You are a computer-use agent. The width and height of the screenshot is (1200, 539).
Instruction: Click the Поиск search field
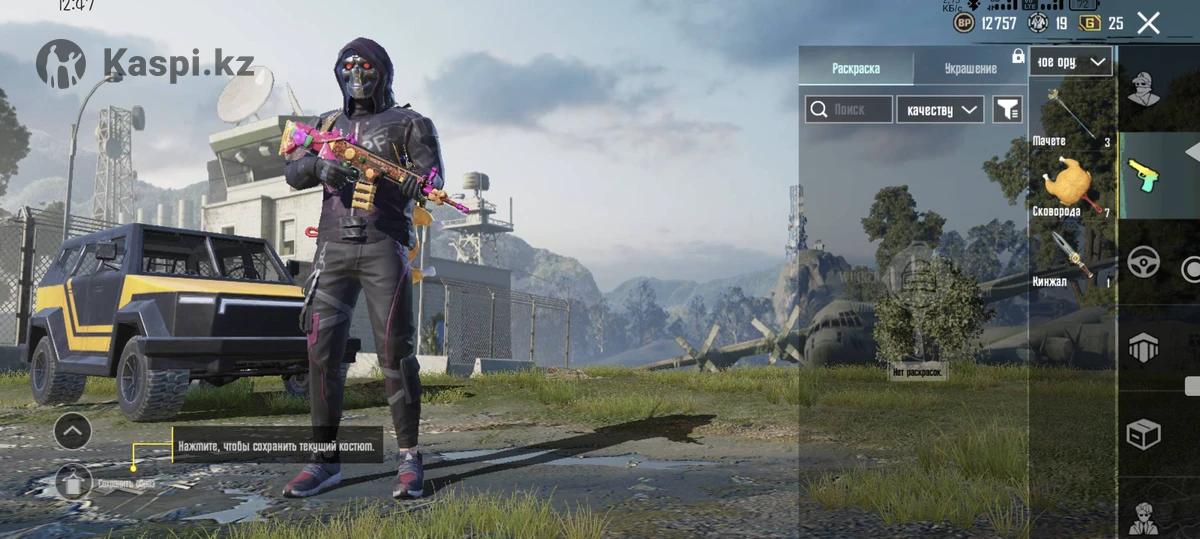(849, 110)
